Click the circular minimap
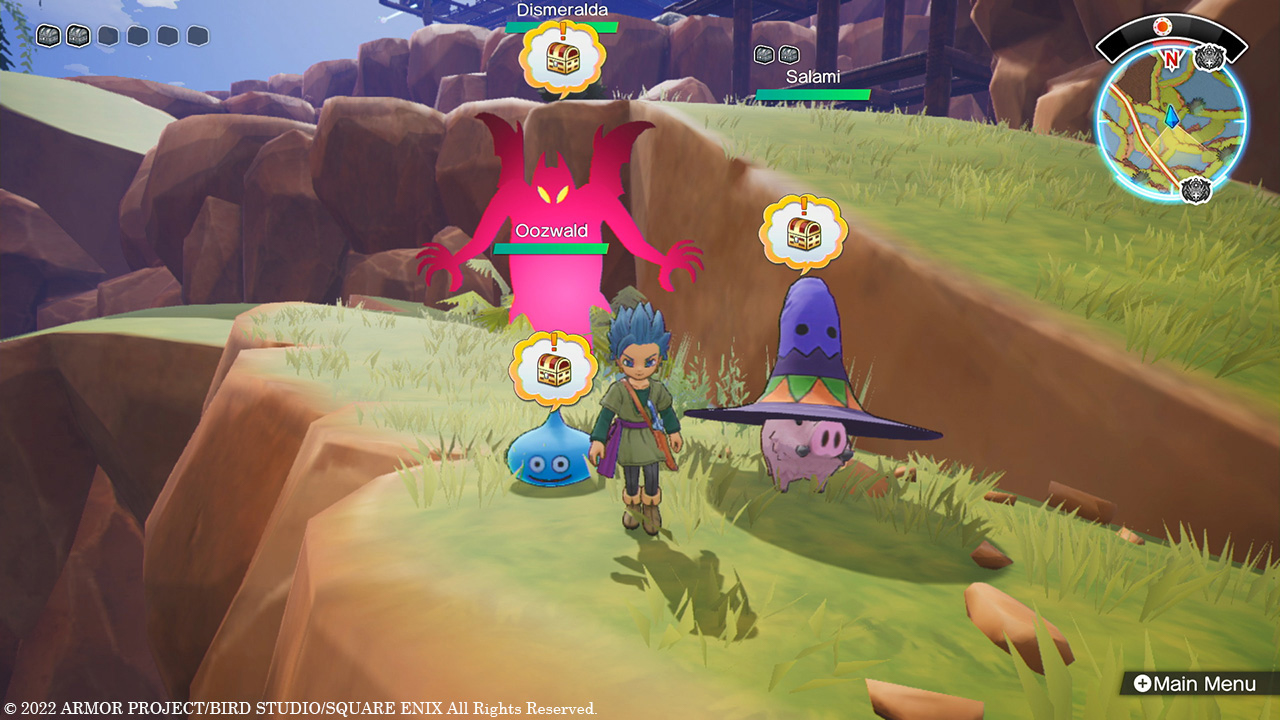The height and width of the screenshot is (720, 1280). pos(1171,122)
